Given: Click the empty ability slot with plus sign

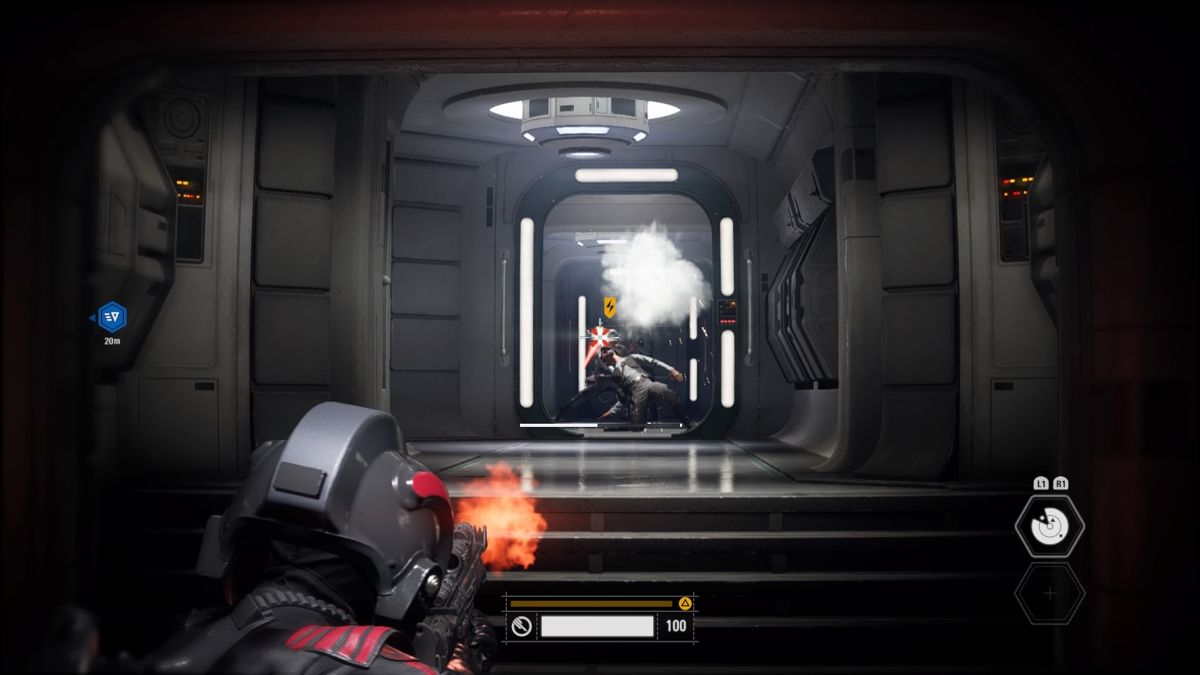Looking at the screenshot, I should (x=1049, y=594).
